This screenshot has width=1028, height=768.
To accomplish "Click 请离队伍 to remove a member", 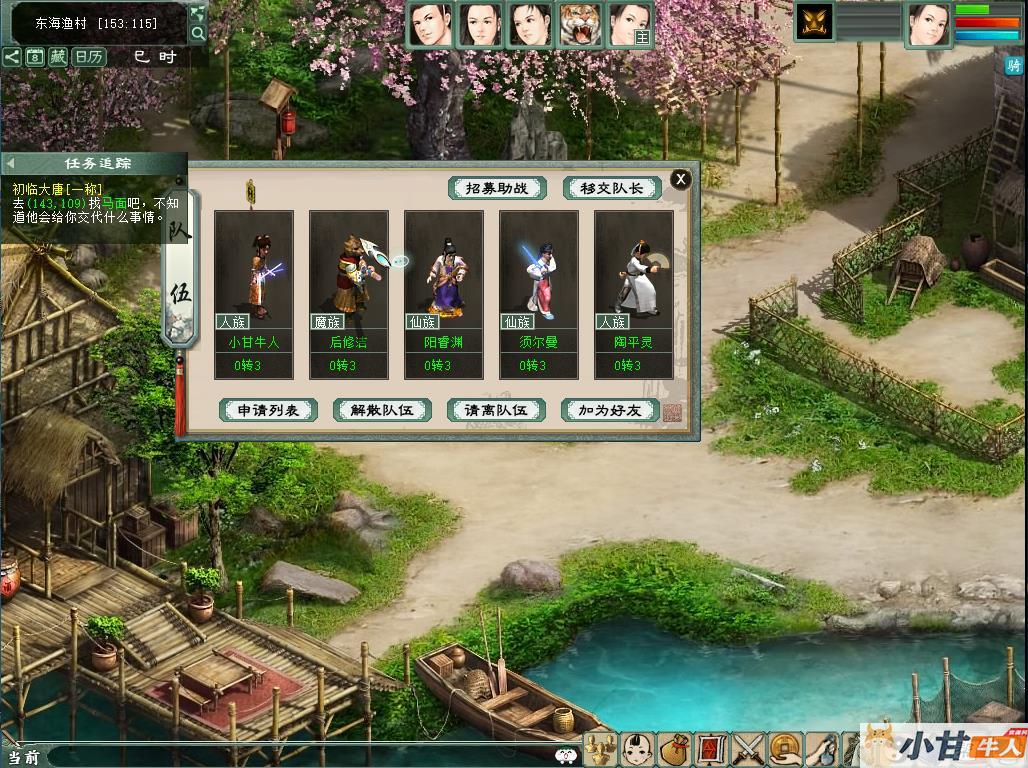I will (x=496, y=410).
